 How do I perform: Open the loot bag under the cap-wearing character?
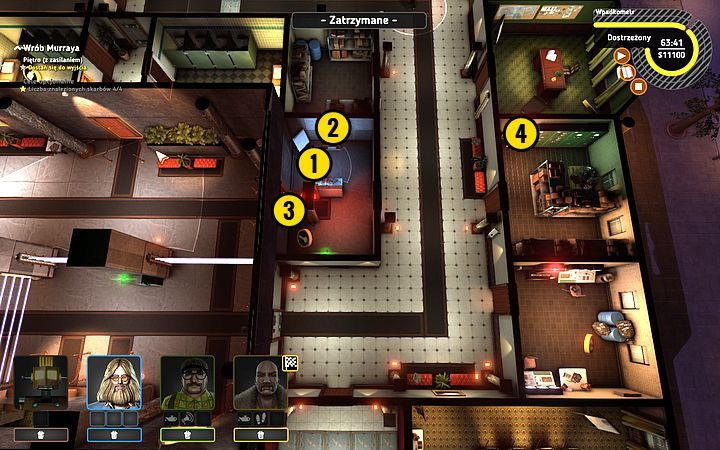tap(187, 435)
